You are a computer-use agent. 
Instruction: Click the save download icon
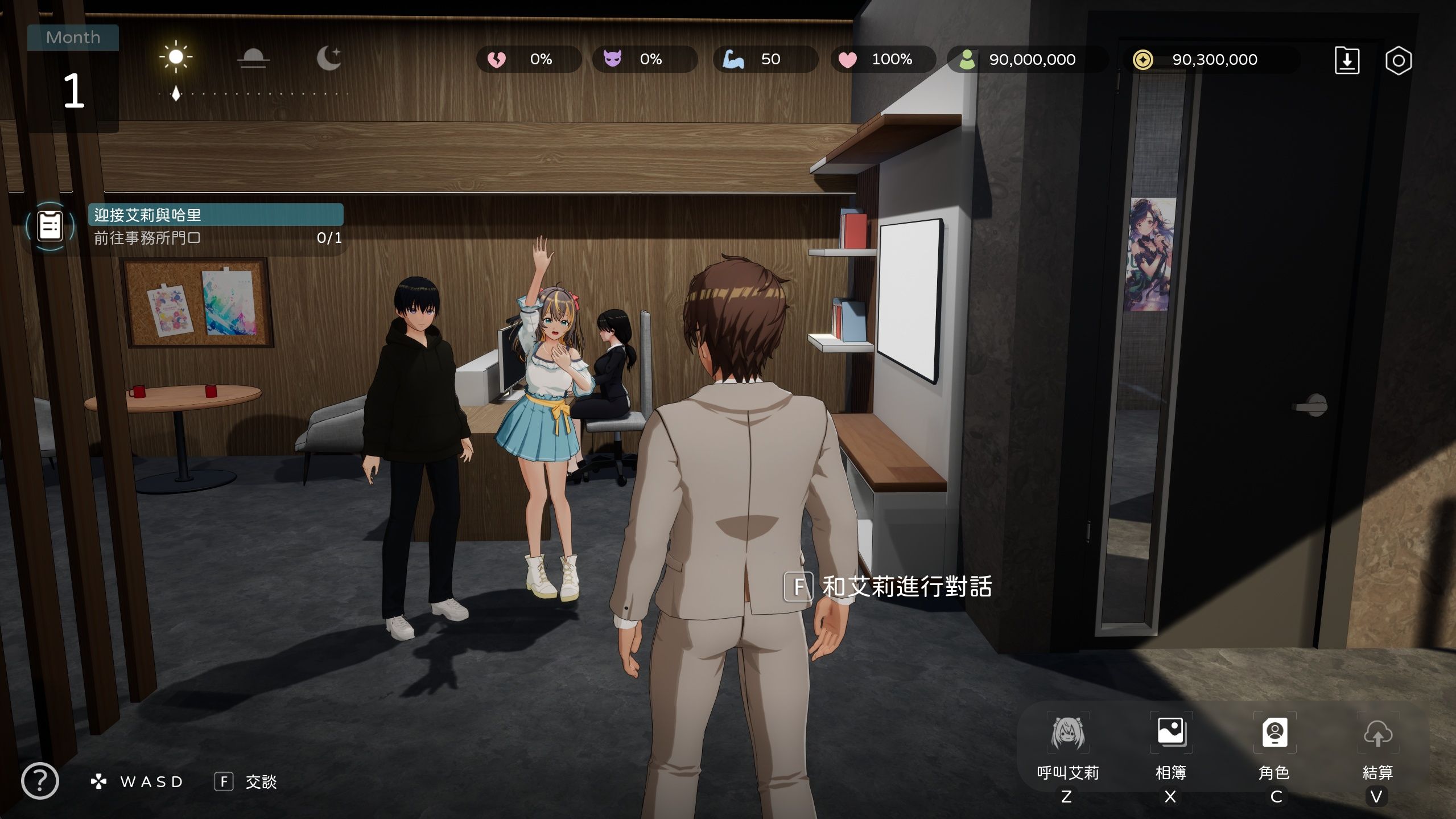click(1347, 61)
